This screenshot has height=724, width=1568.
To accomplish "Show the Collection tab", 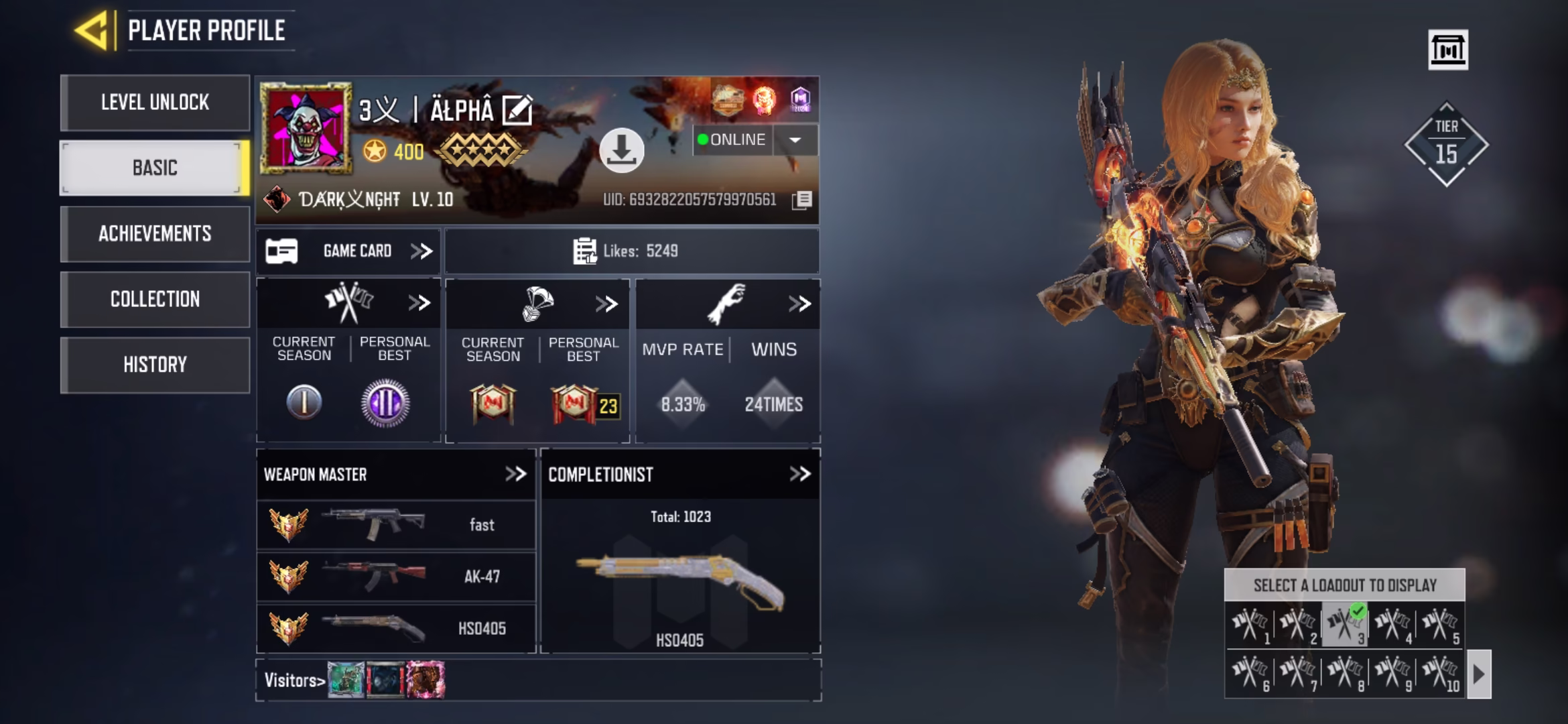I will point(155,299).
